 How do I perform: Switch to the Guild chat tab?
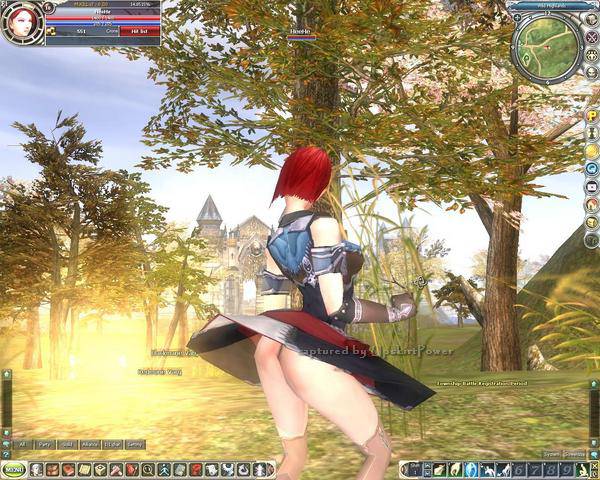pyautogui.click(x=68, y=443)
